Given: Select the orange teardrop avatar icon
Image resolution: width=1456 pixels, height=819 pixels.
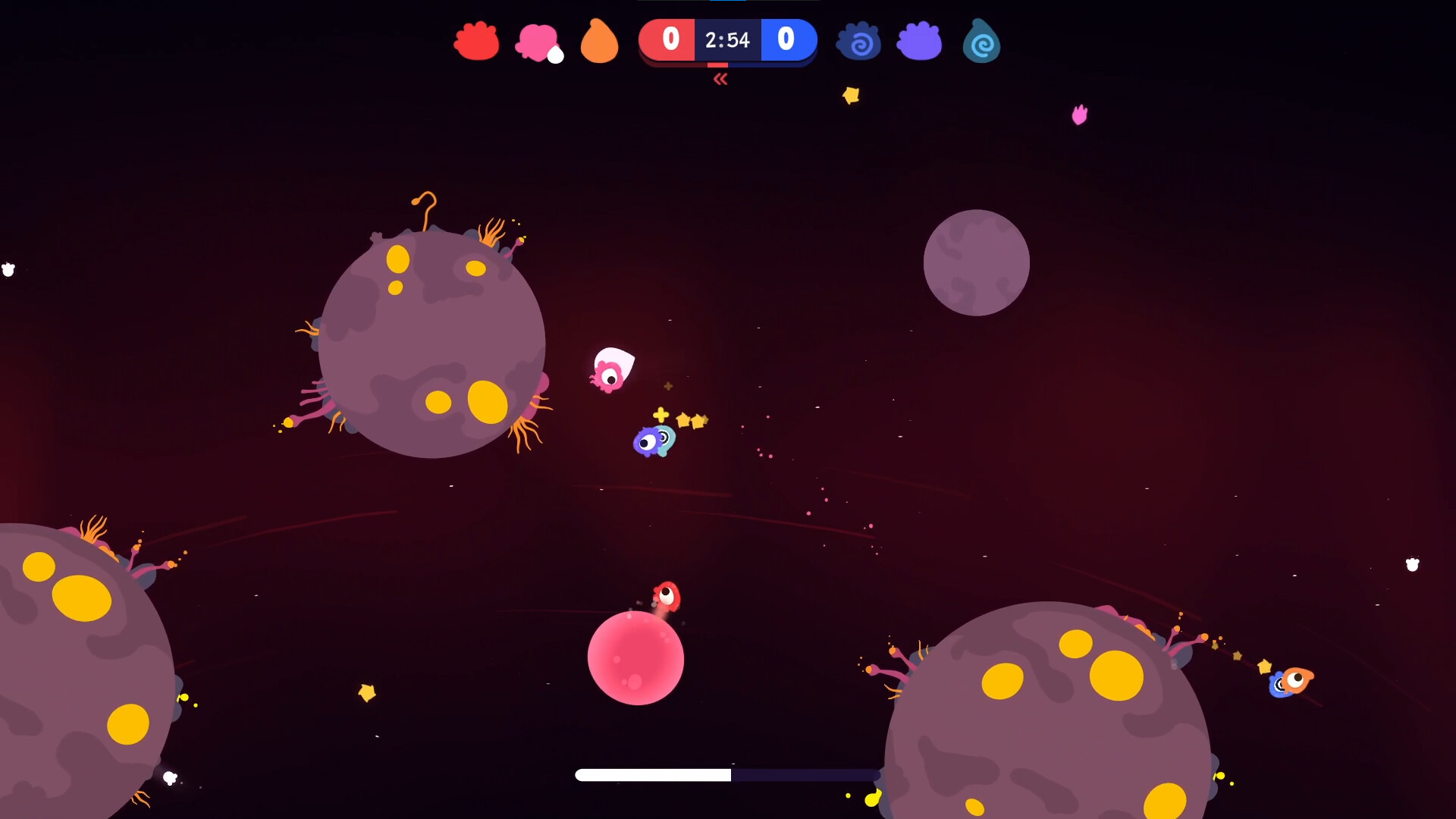Looking at the screenshot, I should [600, 42].
